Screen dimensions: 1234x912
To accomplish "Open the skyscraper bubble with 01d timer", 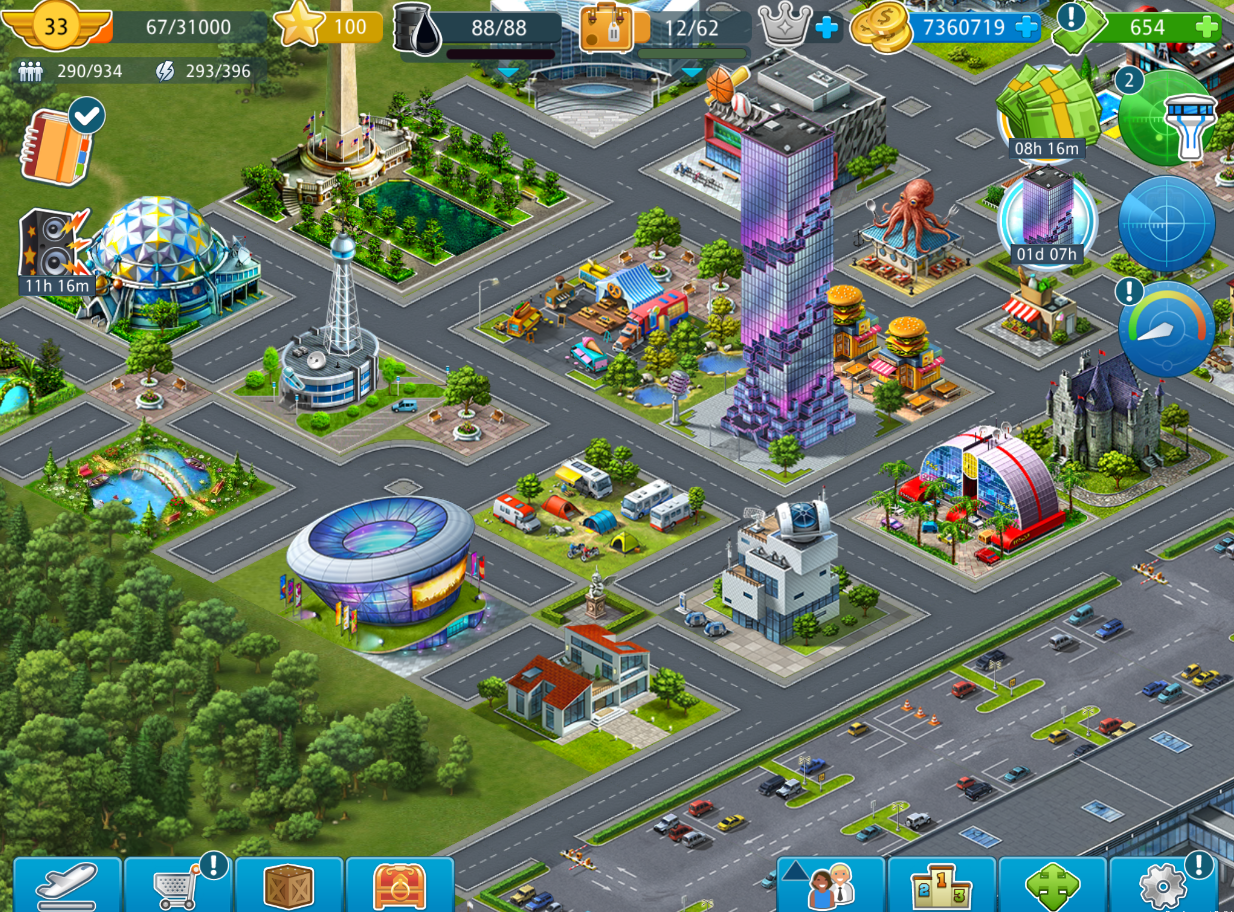I will pyautogui.click(x=1047, y=215).
